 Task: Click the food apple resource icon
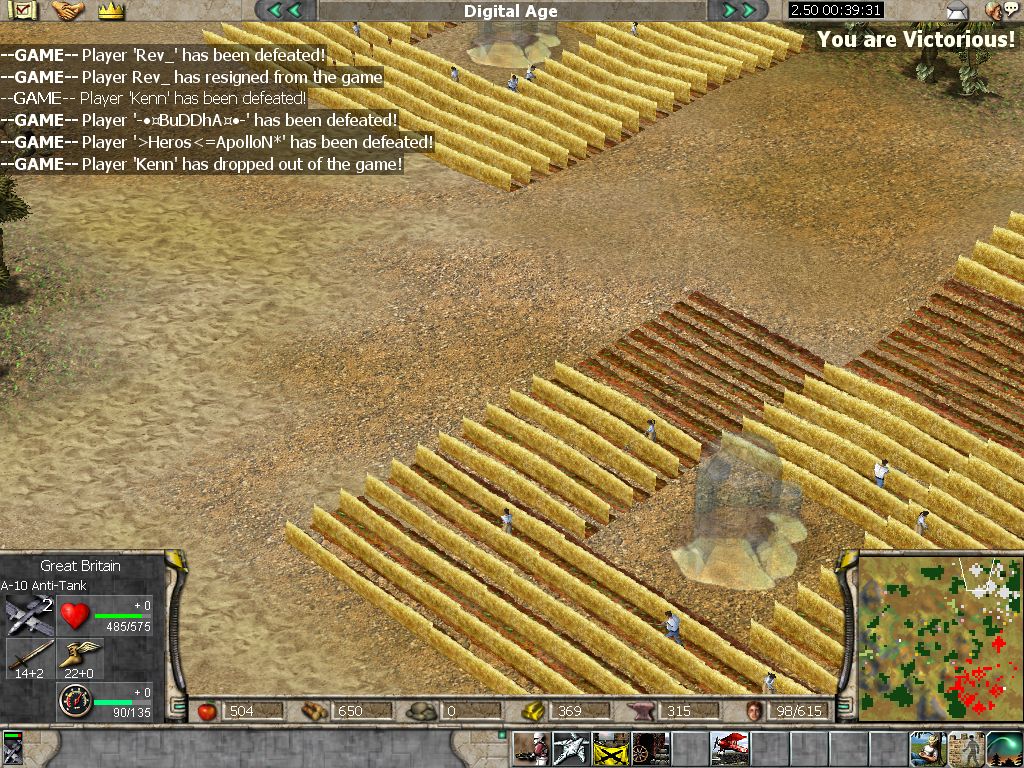pos(208,711)
